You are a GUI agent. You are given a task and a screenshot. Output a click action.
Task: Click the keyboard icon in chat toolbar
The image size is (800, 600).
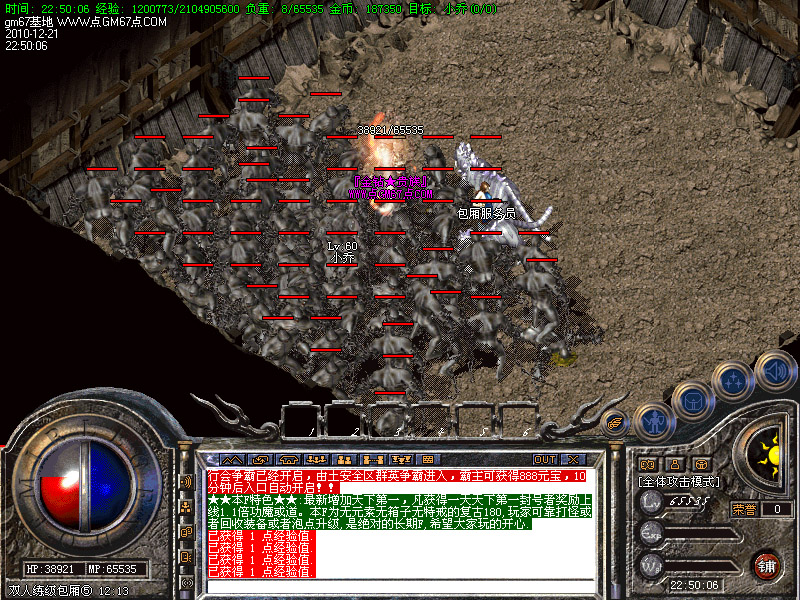tap(427, 459)
